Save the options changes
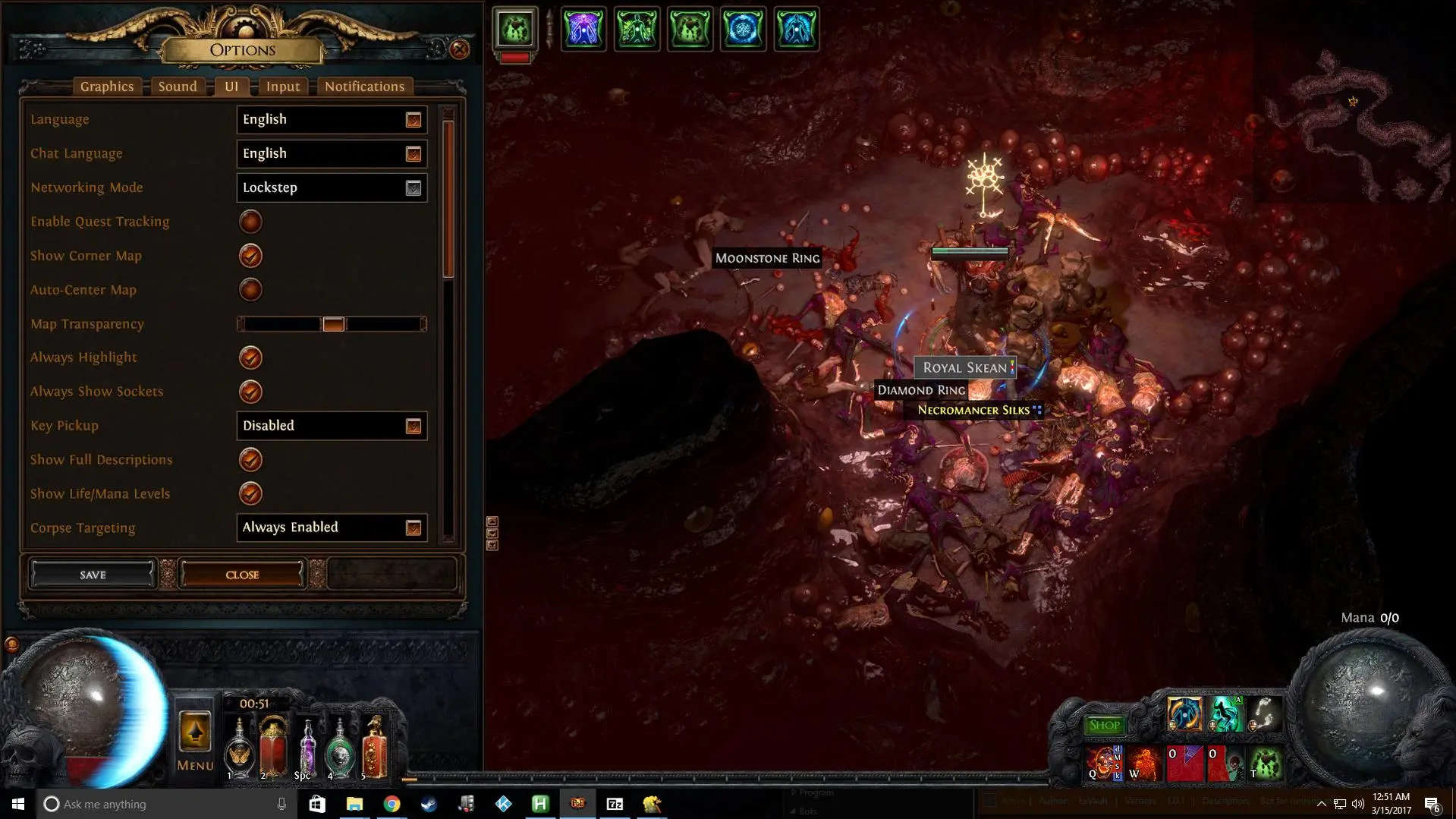This screenshot has height=819, width=1456. [93, 575]
